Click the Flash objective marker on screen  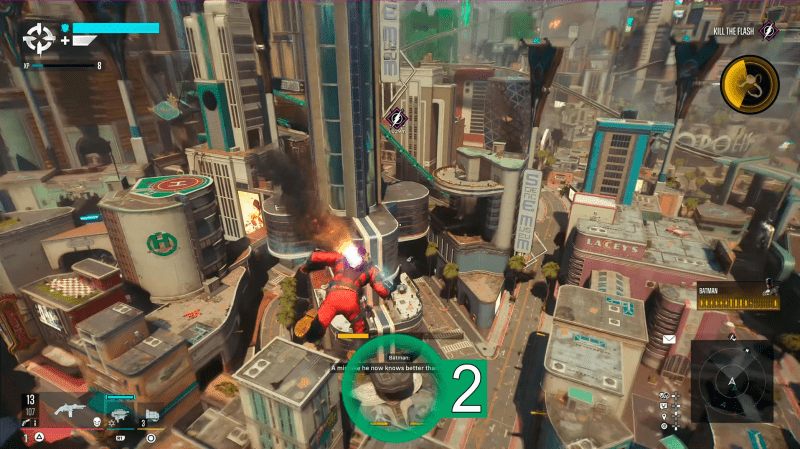[x=395, y=118]
